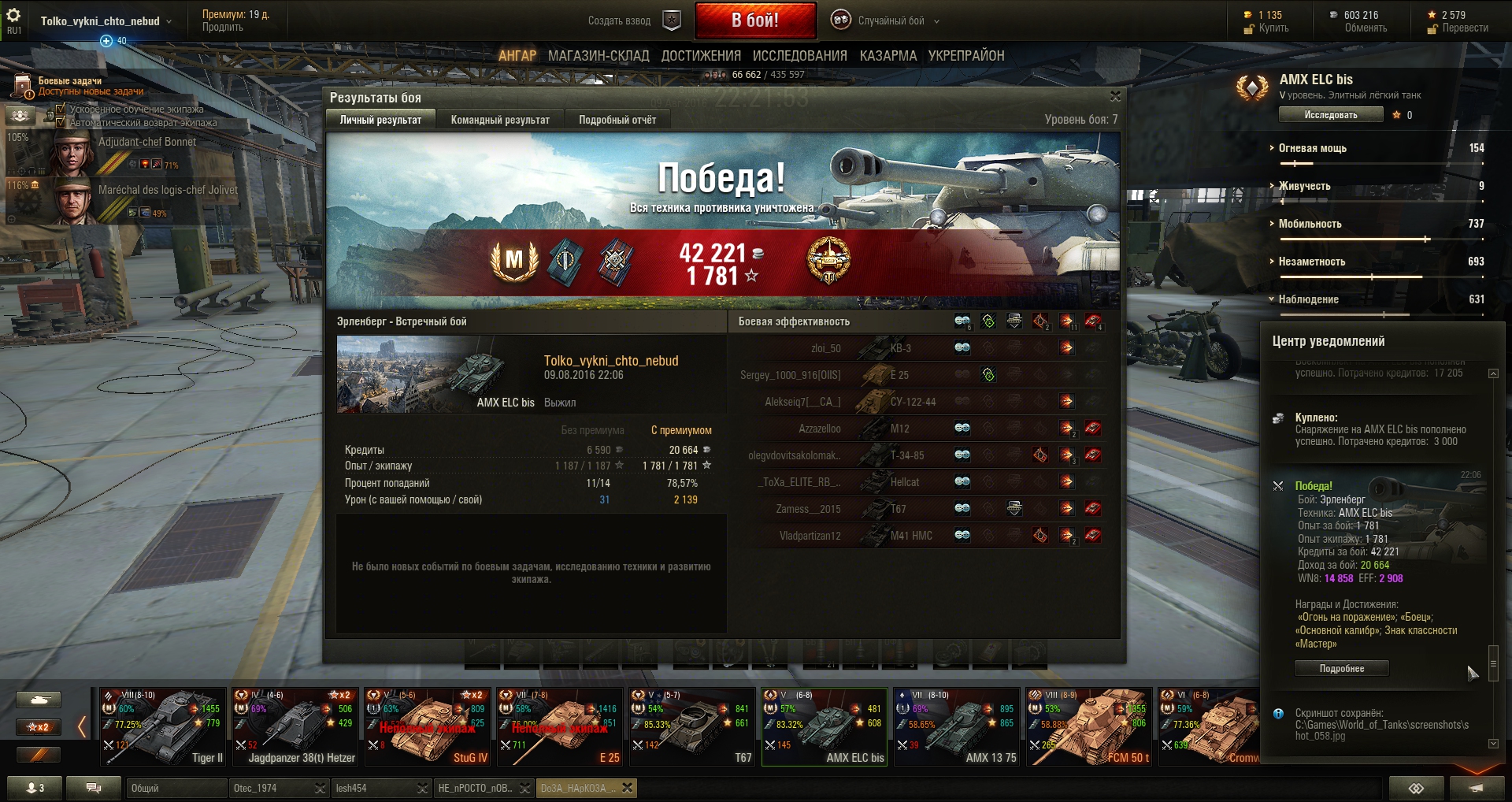Viewport: 1512px width, 802px height.
Task: Go to ДОСТИЖЕНИЯ section
Action: click(x=701, y=56)
